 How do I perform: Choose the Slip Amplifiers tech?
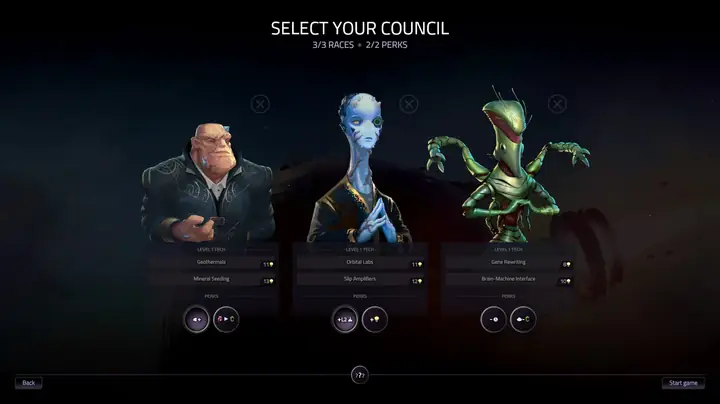(360, 280)
